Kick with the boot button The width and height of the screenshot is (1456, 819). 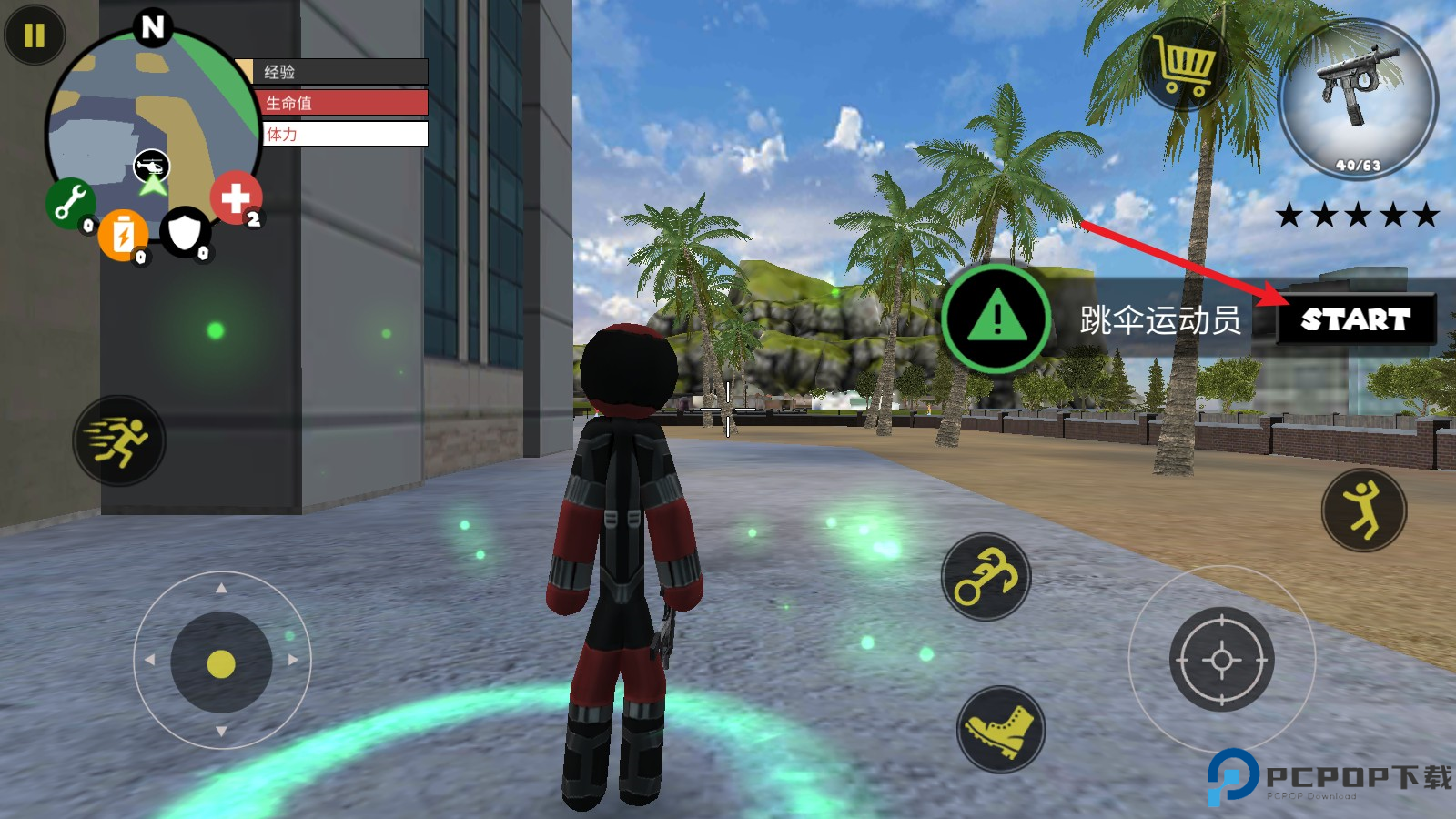click(x=1001, y=730)
